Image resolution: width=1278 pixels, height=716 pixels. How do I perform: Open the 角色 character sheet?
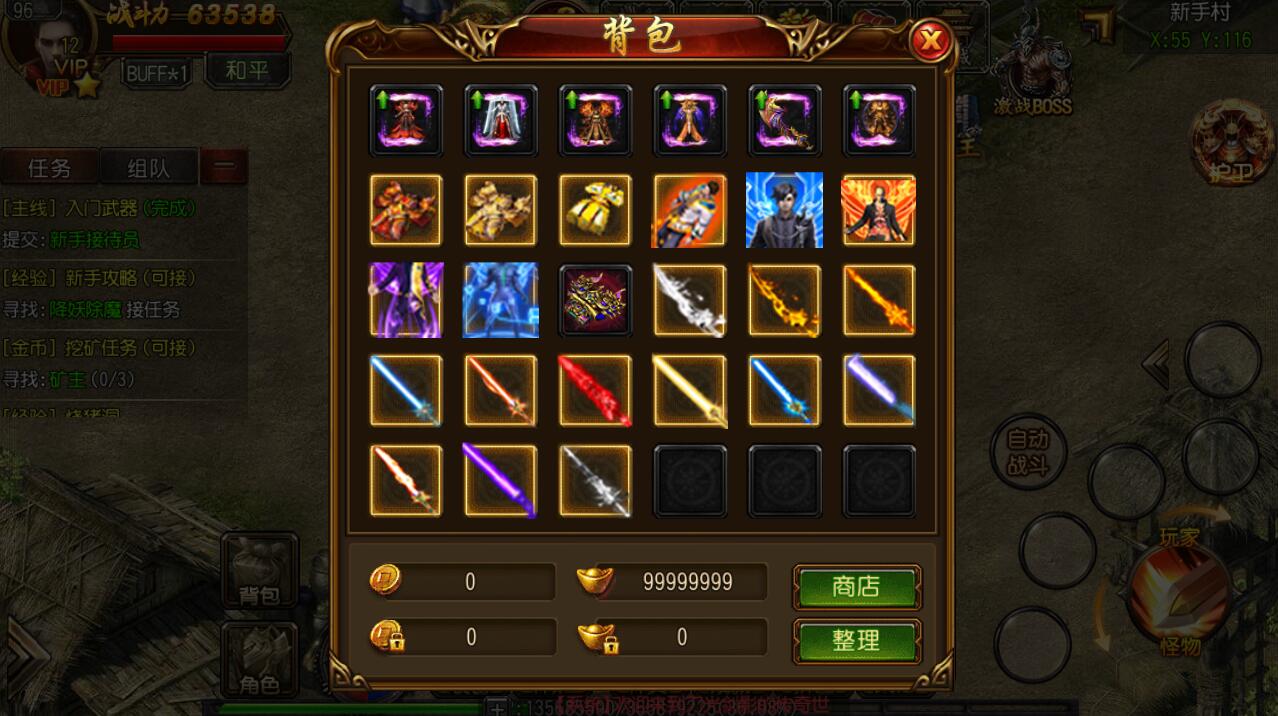(259, 660)
